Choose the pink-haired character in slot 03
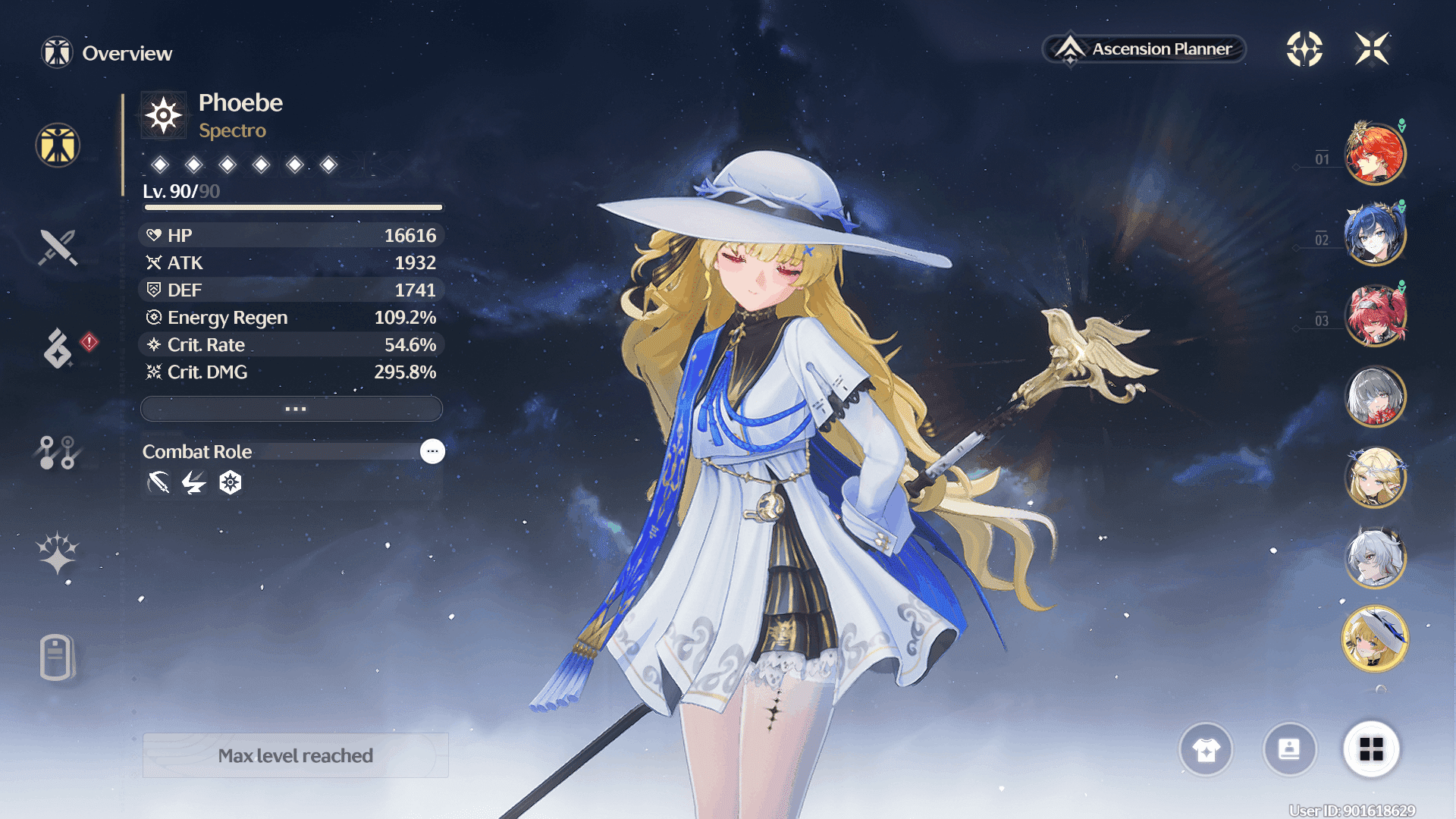The height and width of the screenshot is (819, 1456). tap(1375, 315)
